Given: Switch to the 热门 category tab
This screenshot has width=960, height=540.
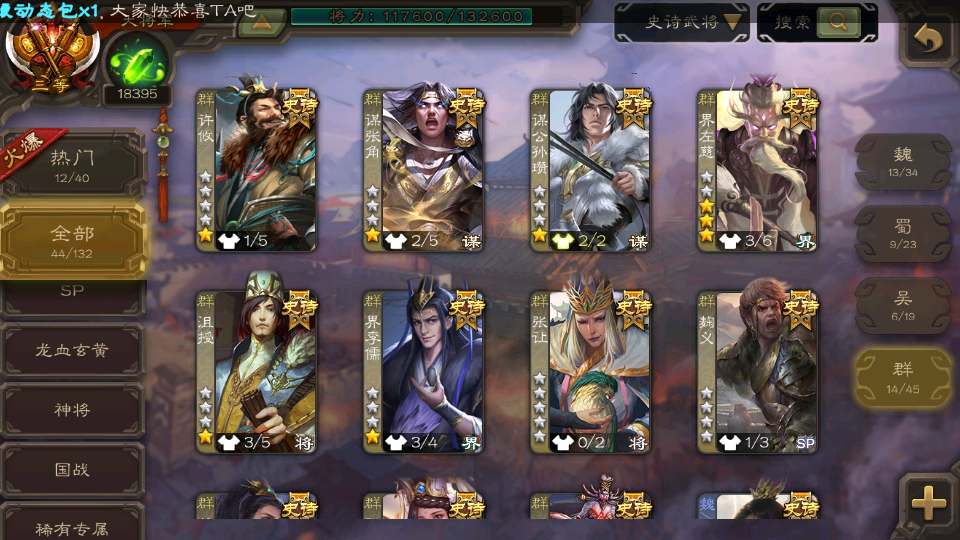Looking at the screenshot, I should (x=72, y=165).
